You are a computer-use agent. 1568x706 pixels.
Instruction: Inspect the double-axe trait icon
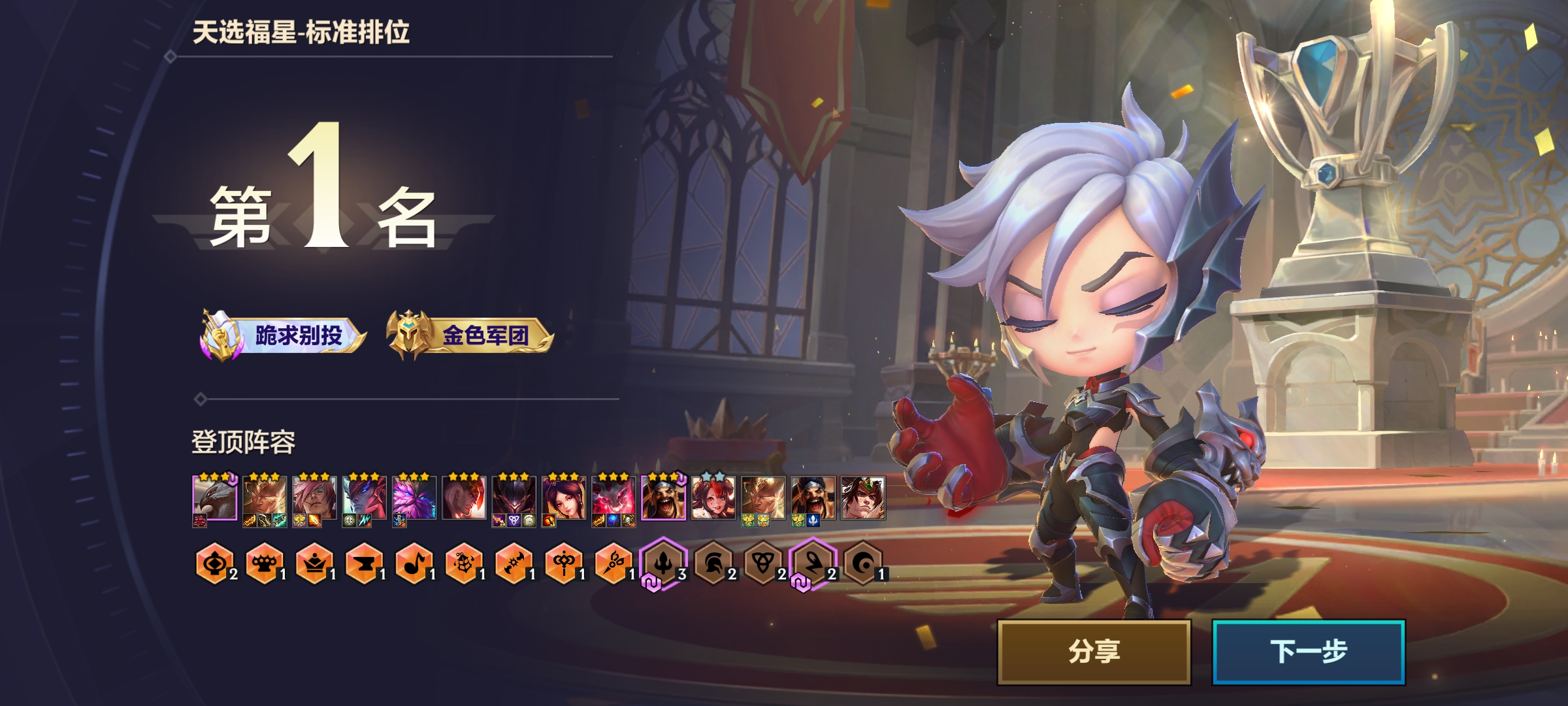click(514, 563)
